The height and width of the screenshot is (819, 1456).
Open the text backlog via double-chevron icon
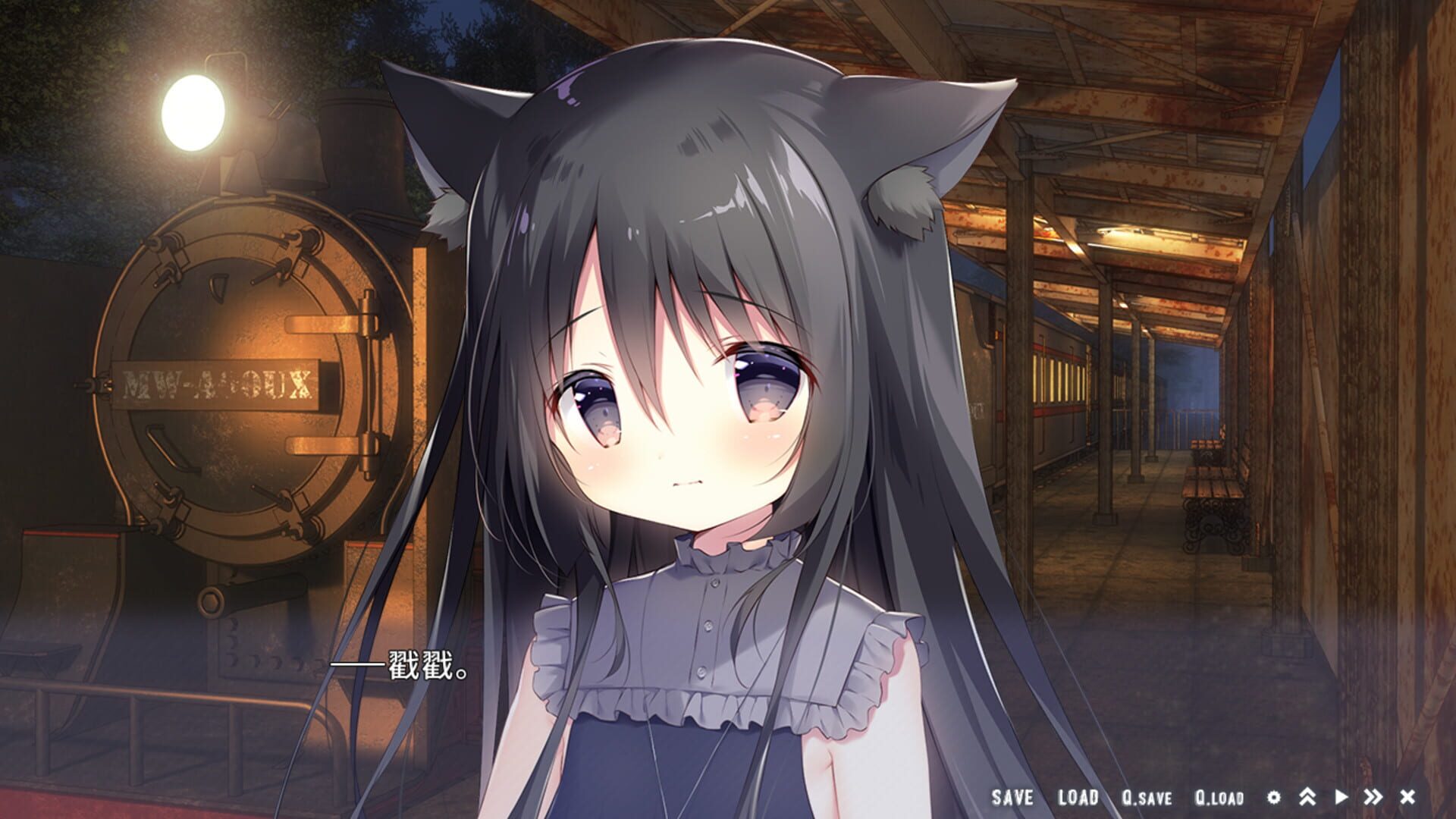tap(1307, 796)
